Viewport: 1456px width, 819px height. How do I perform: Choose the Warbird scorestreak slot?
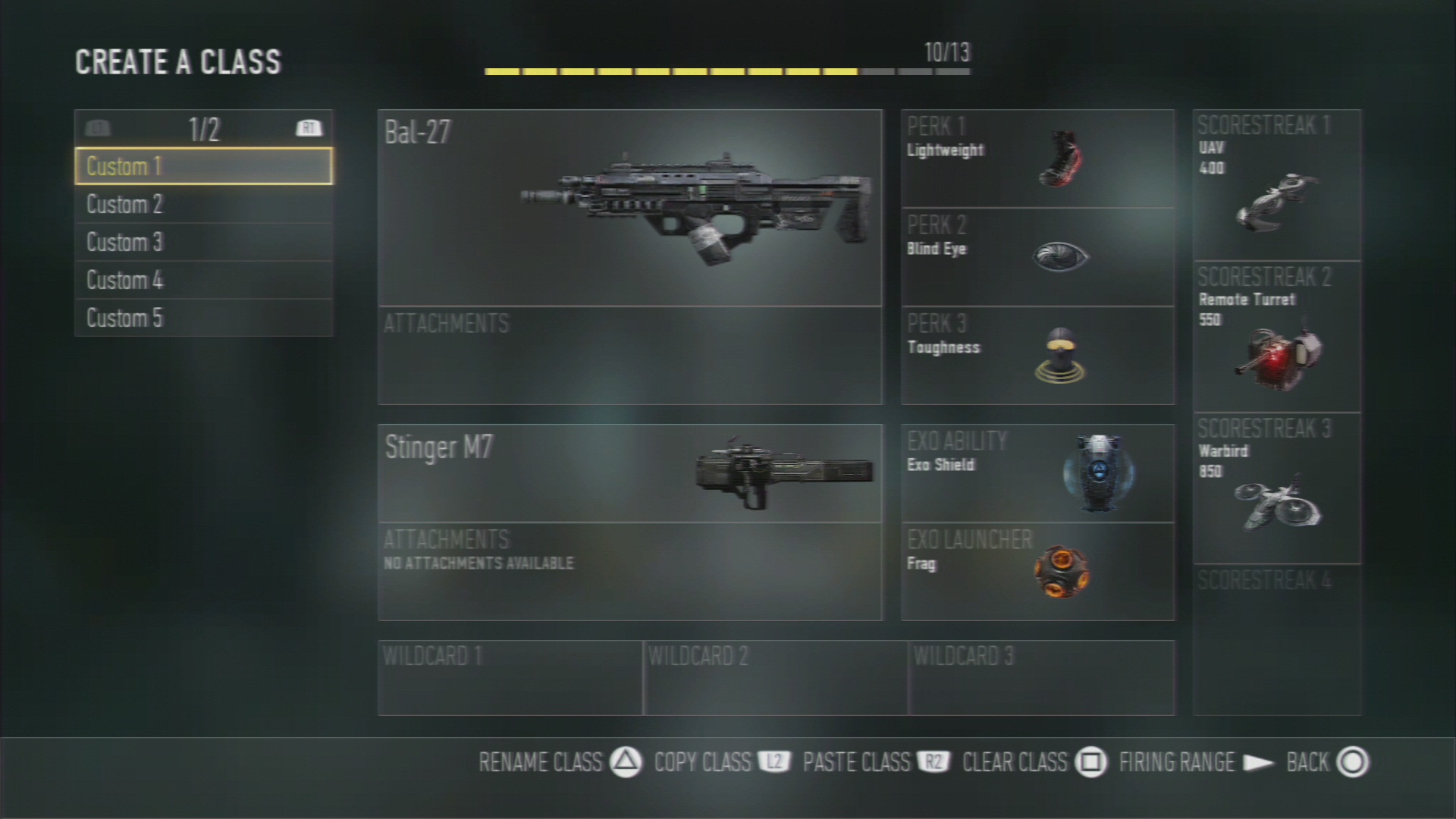1277,488
